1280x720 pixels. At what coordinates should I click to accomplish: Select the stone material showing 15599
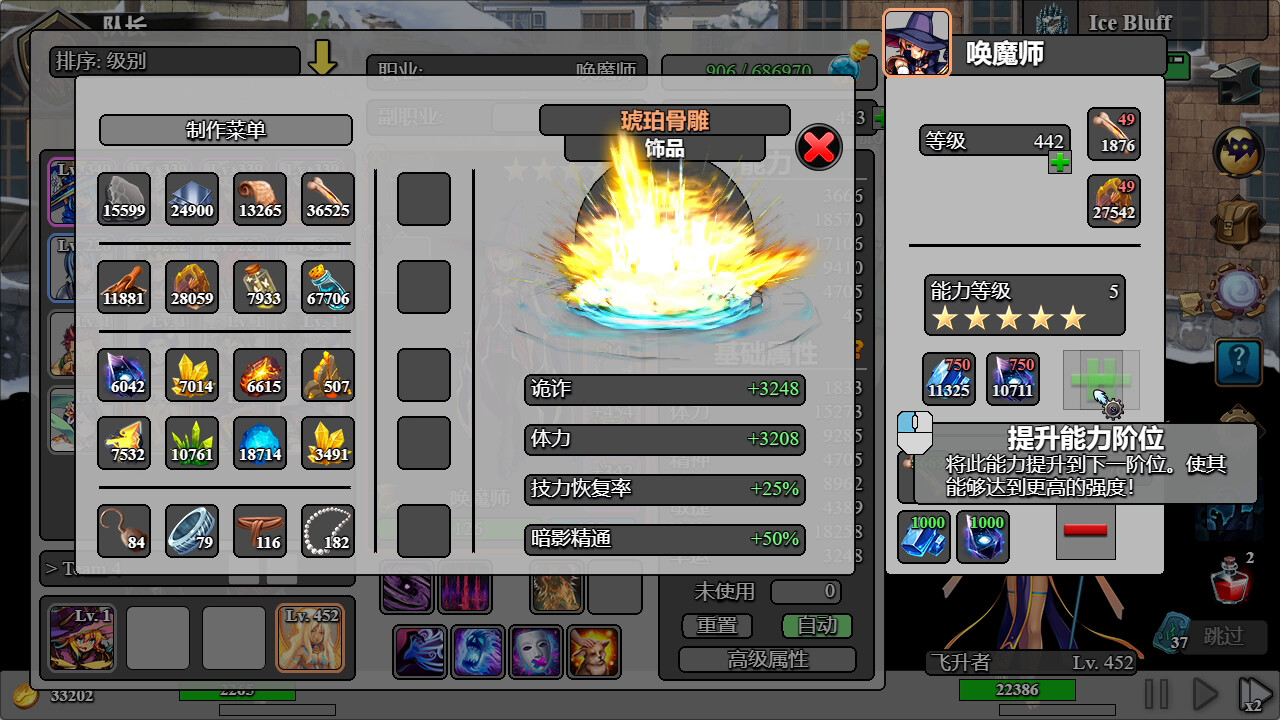click(x=123, y=199)
